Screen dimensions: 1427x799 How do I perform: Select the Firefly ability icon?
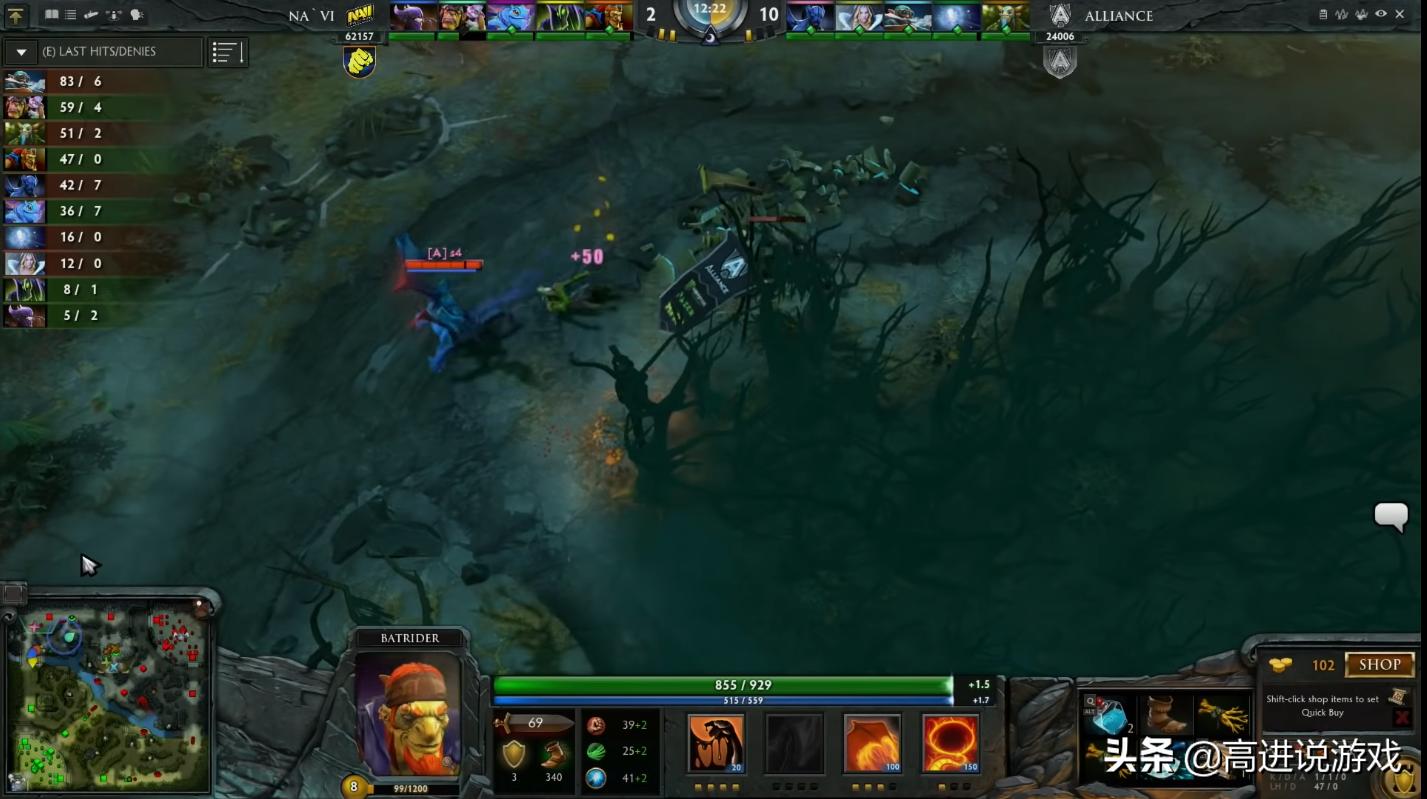click(x=871, y=742)
